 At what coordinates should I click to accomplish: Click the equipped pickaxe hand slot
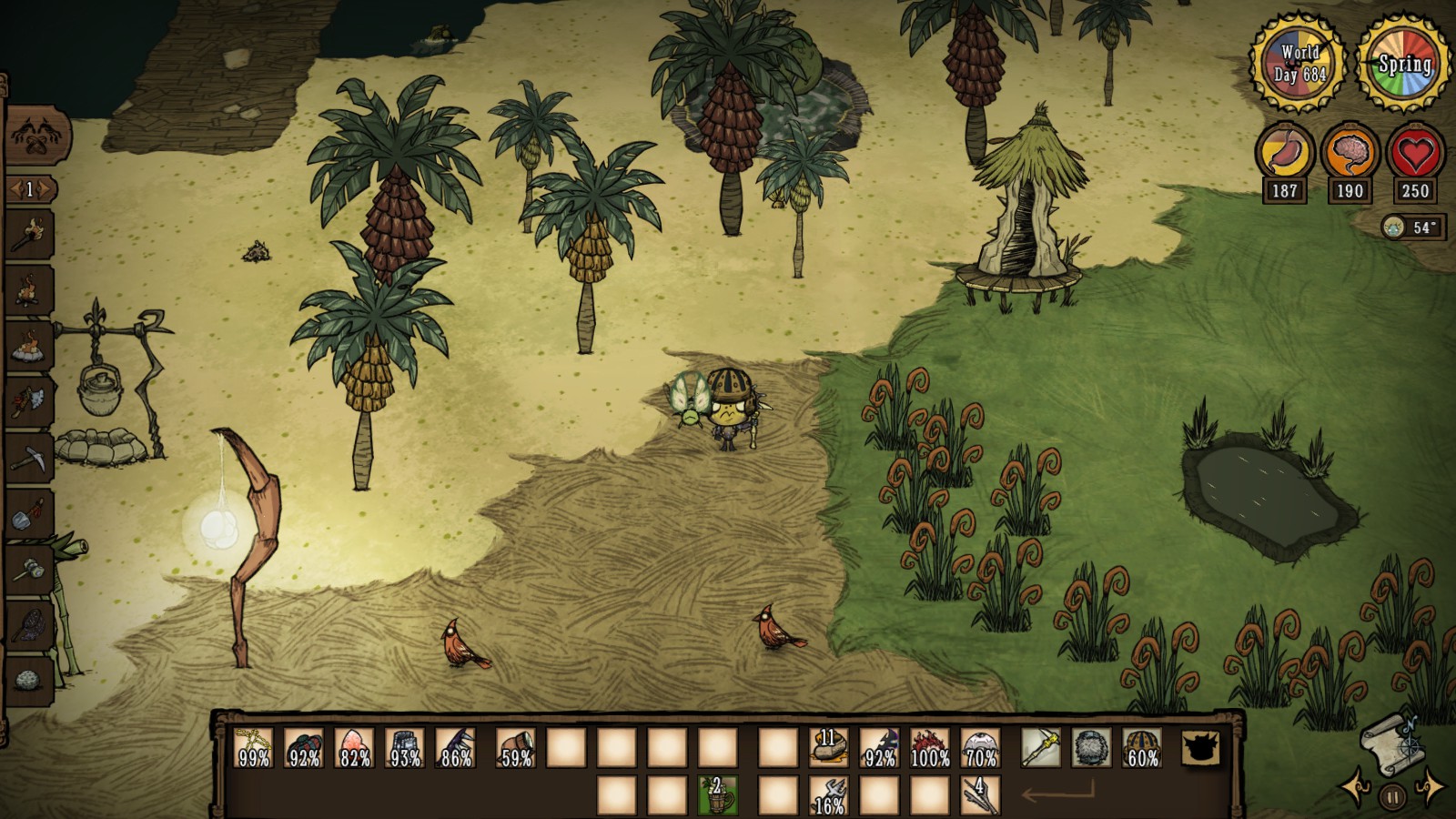coord(1040,748)
